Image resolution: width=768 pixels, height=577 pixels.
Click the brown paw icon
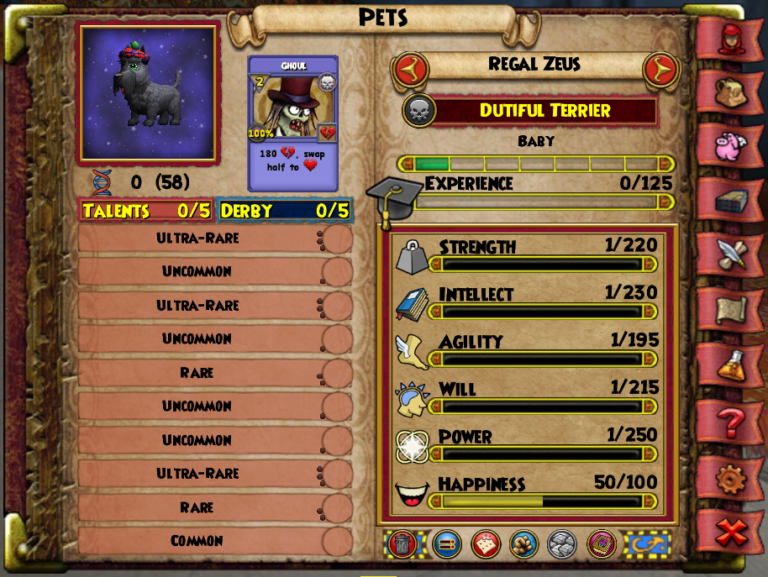pos(523,543)
